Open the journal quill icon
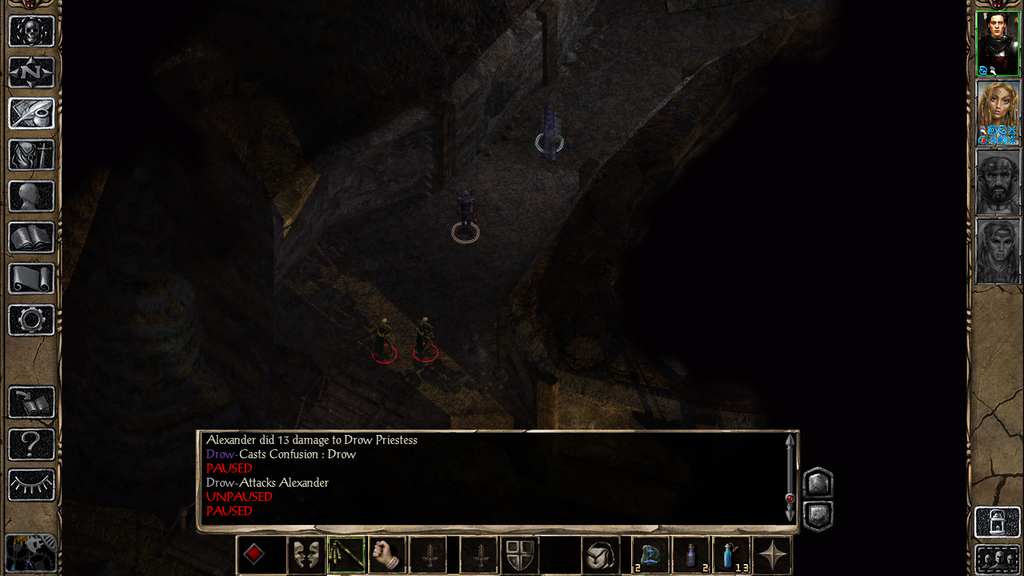 click(31, 113)
